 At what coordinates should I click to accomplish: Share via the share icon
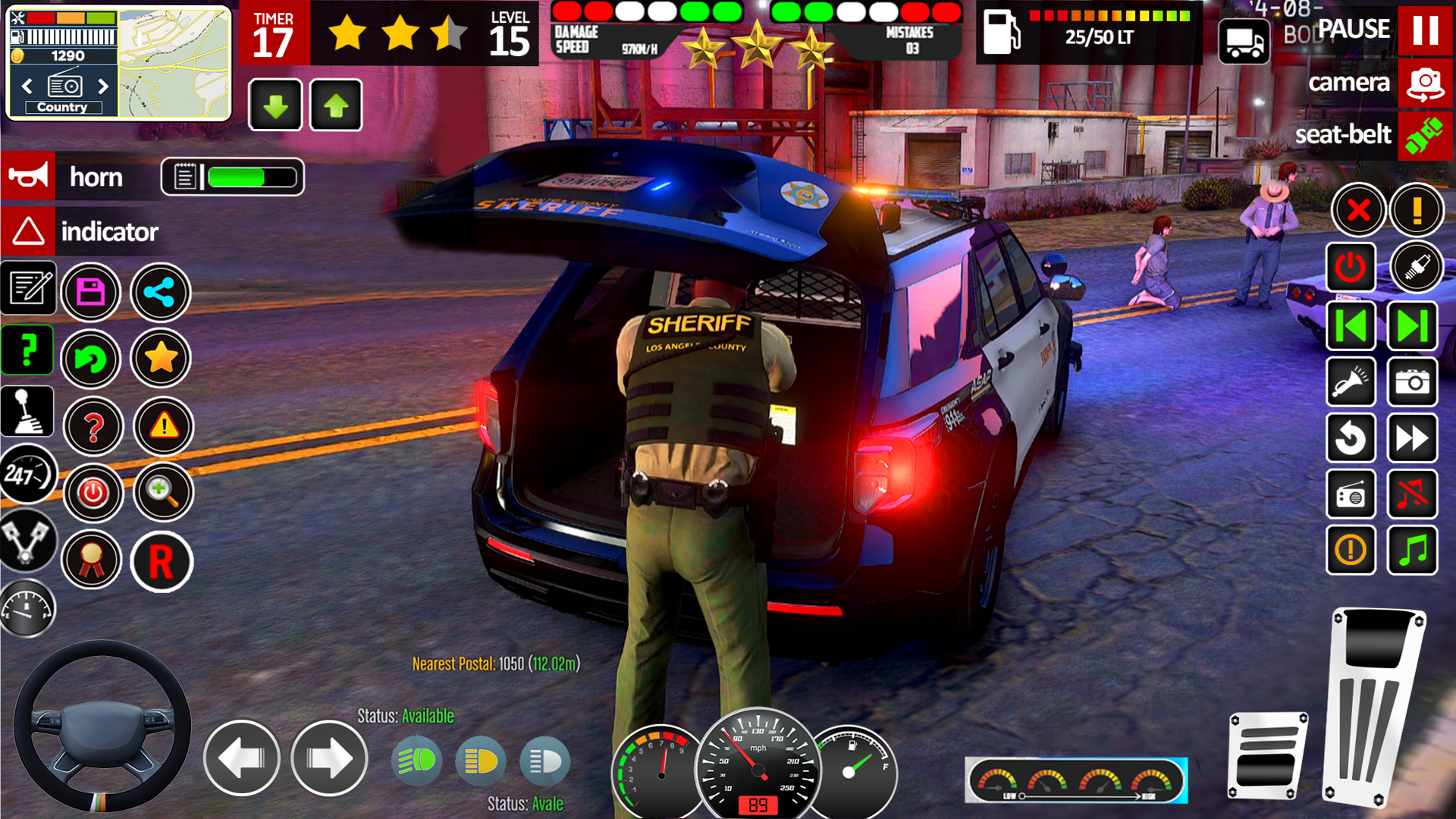point(160,292)
